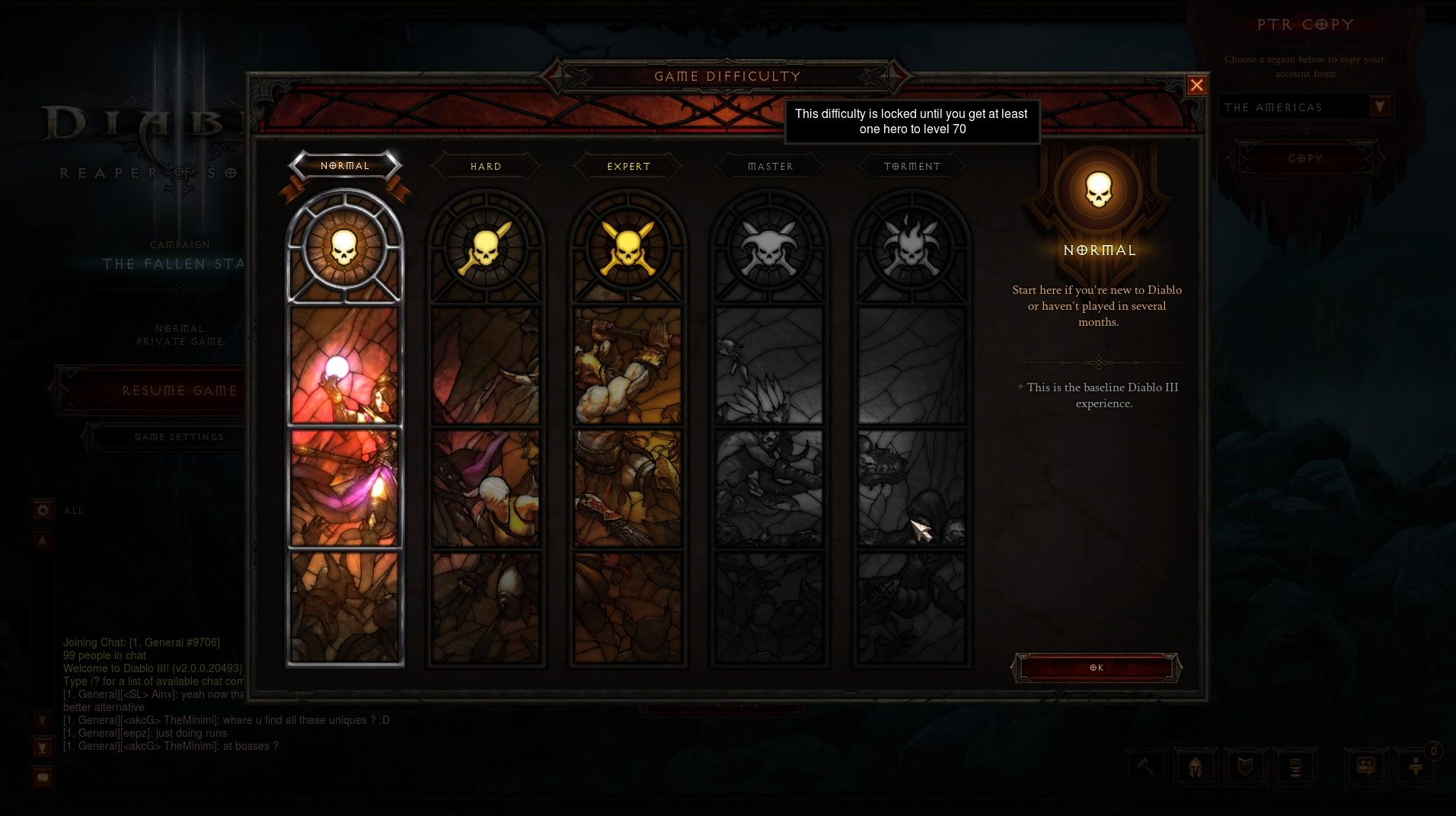
Task: Click the chat speech bubble icon
Action: [43, 777]
